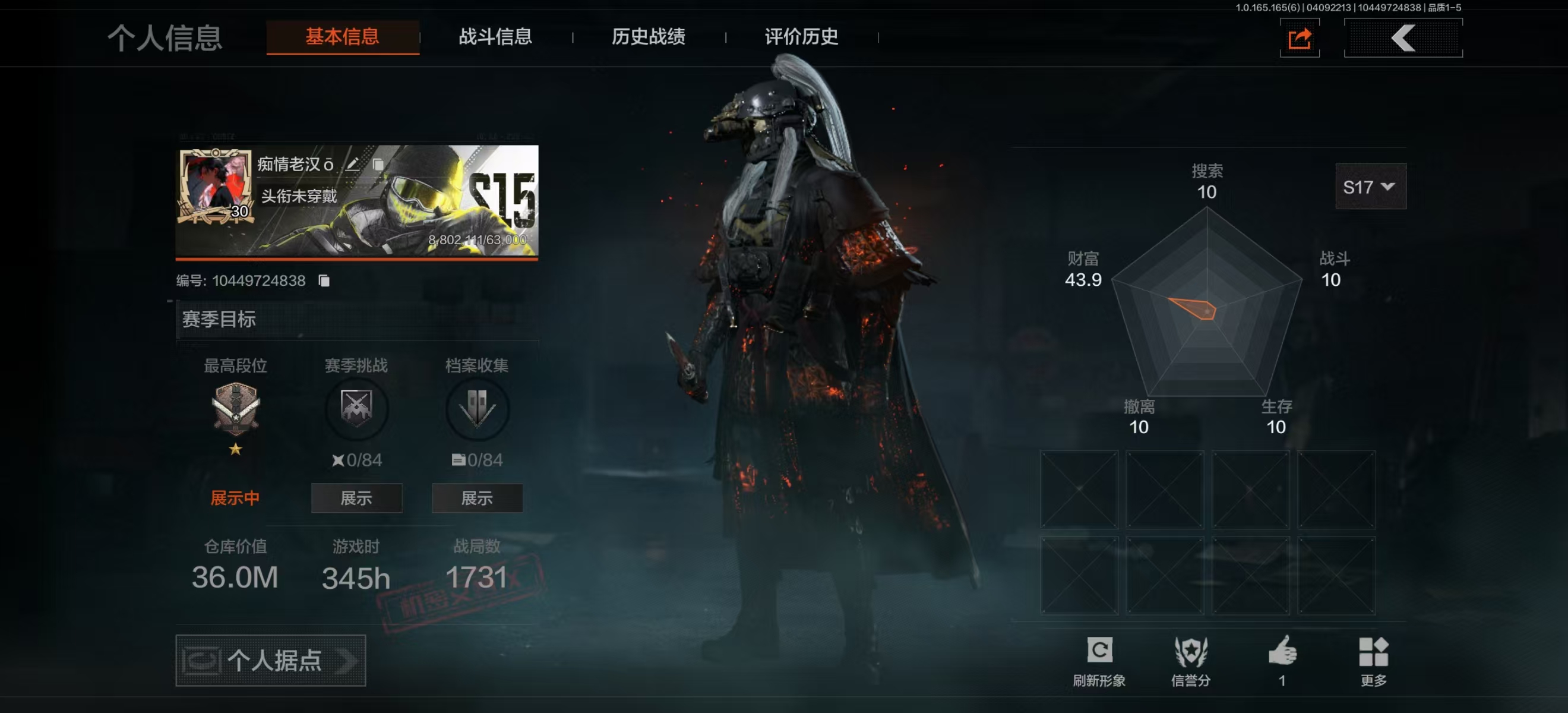Open the S17 season dropdown

click(1370, 187)
